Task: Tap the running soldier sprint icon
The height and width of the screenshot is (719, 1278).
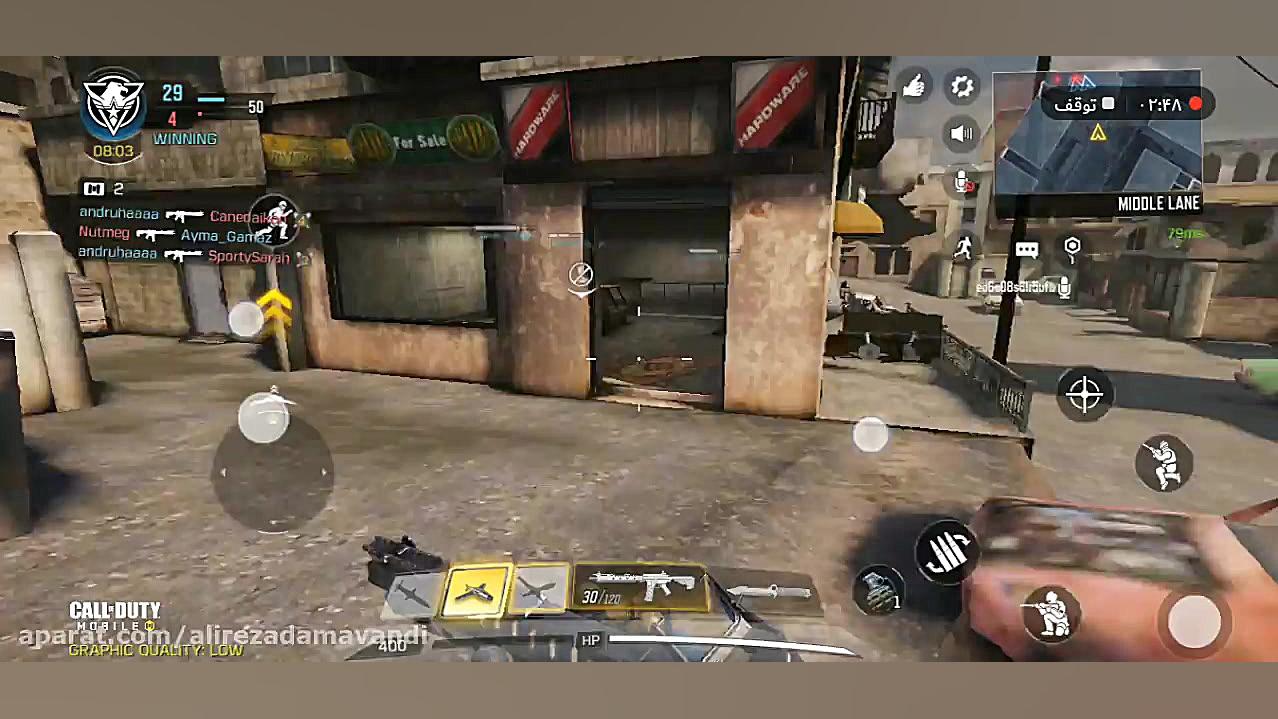Action: pos(963,246)
